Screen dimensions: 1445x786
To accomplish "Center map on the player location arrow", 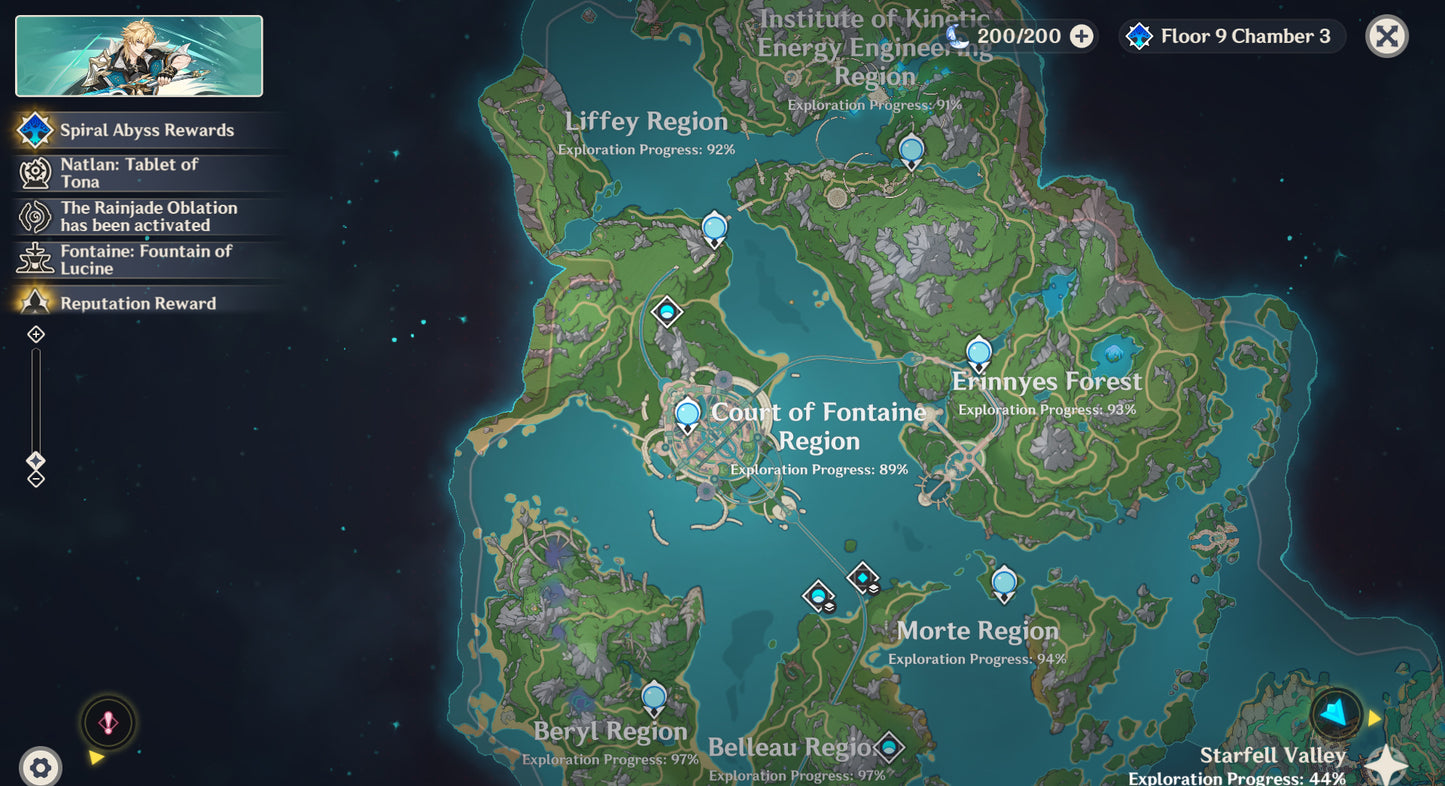I will pyautogui.click(x=1334, y=713).
